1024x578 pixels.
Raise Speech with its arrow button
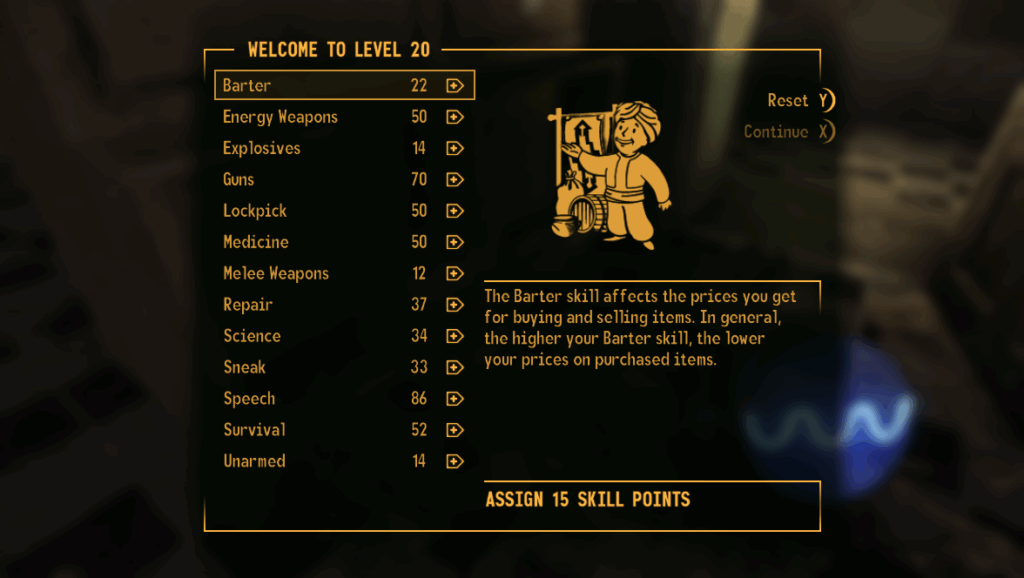tap(455, 399)
